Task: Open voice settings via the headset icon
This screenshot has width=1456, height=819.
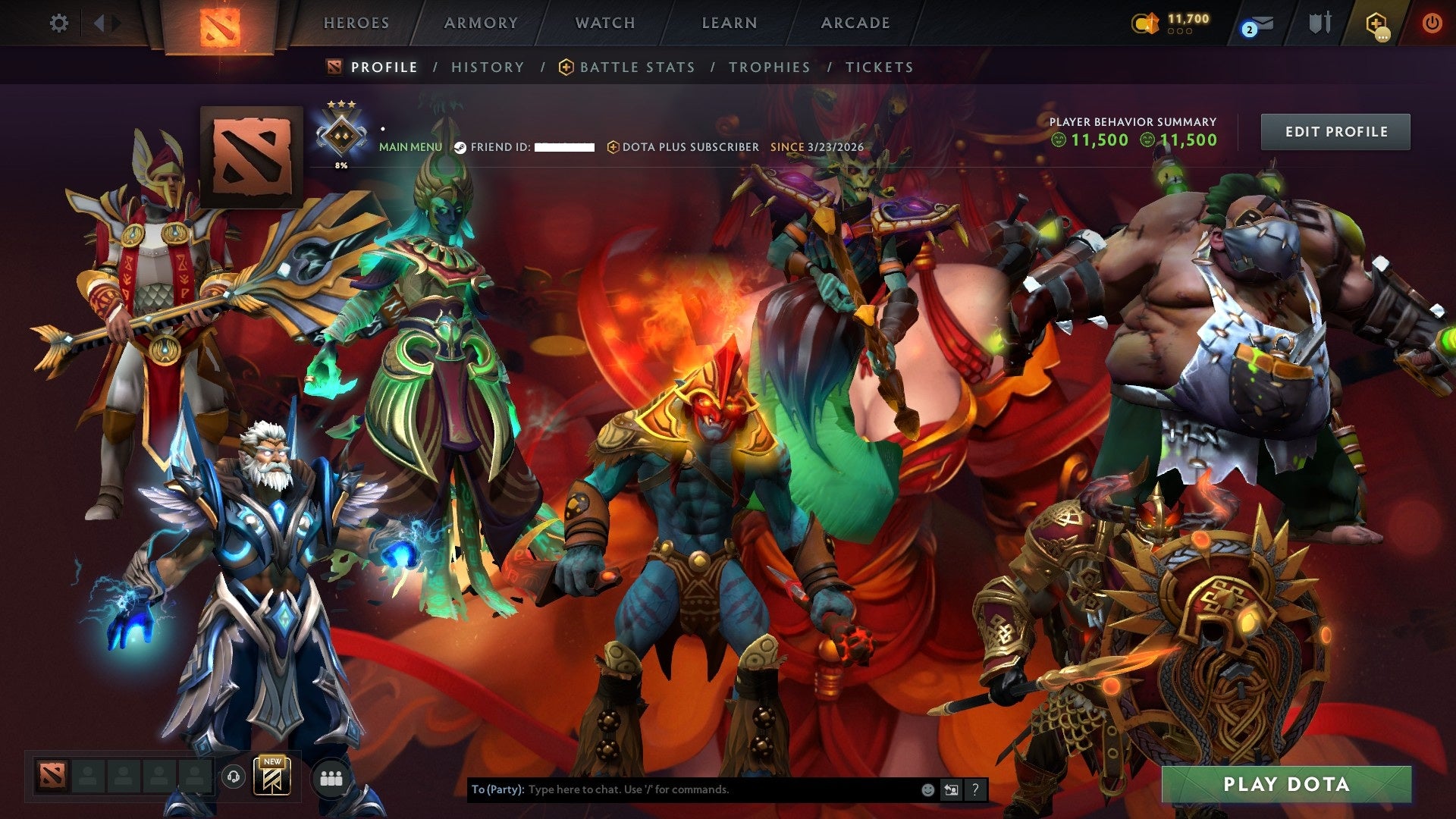Action: [x=235, y=776]
